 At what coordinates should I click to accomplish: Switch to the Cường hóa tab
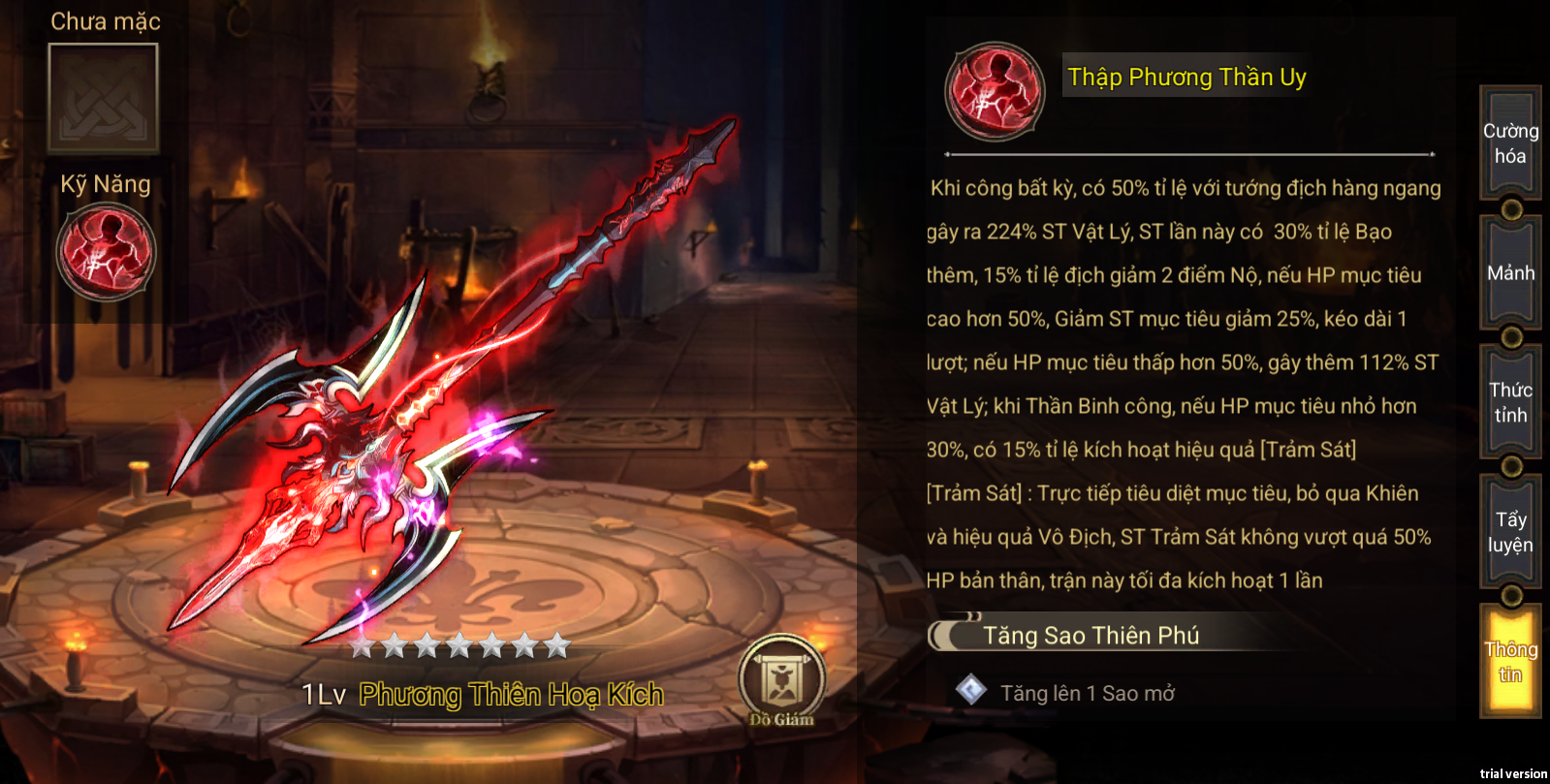click(1510, 143)
